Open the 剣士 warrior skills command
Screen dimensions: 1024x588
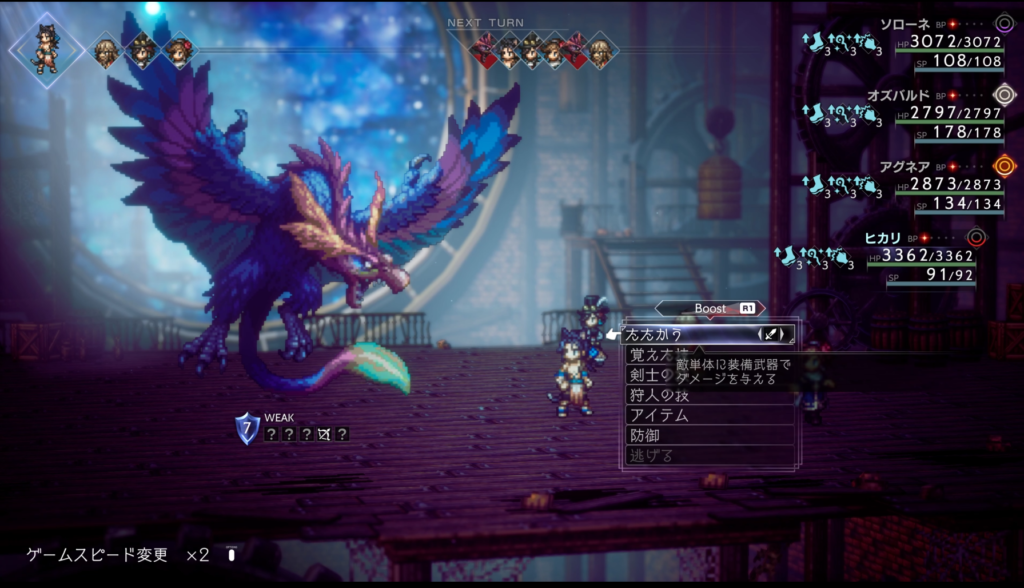click(x=644, y=375)
